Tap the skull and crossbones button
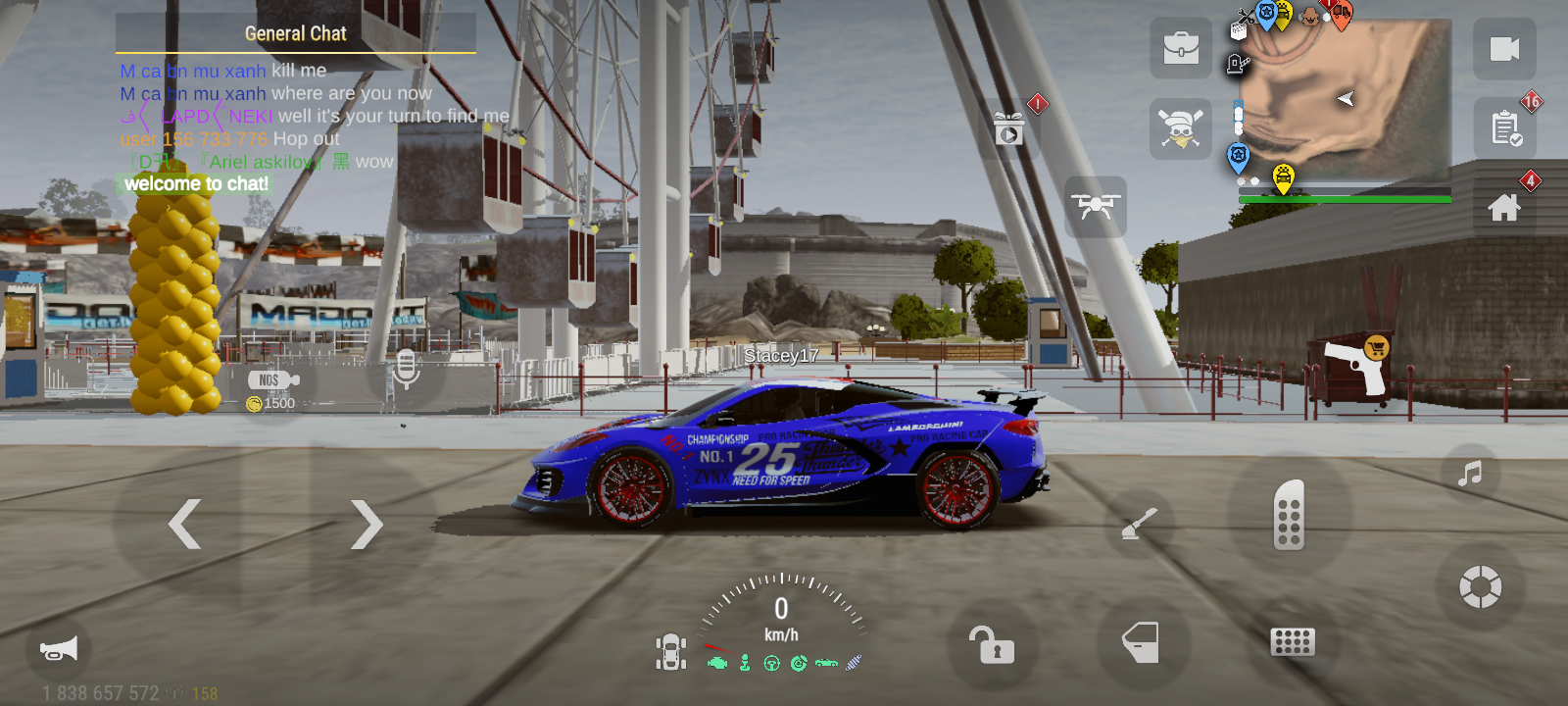 click(x=1181, y=128)
